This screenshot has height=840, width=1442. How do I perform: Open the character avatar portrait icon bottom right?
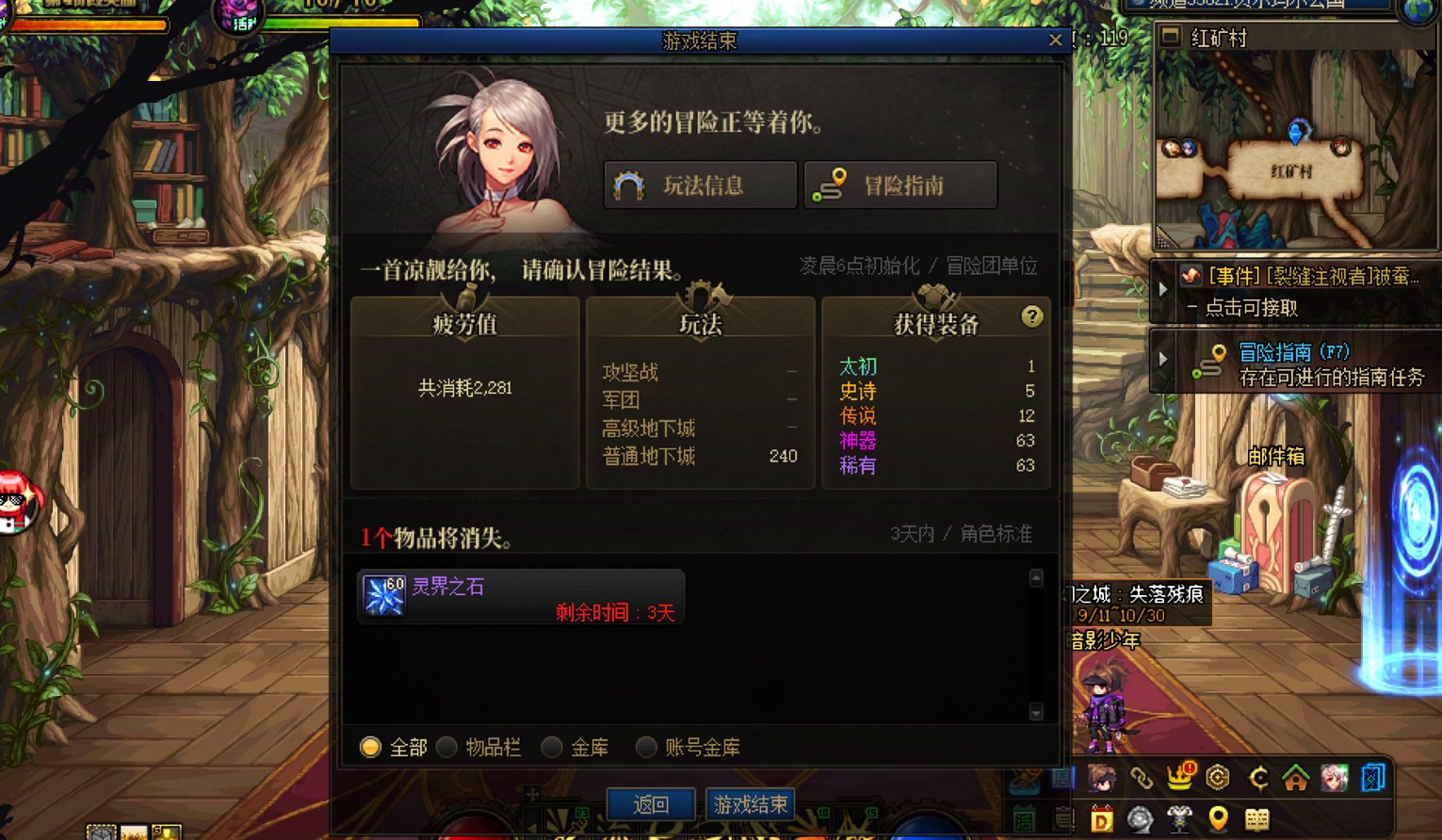(1334, 777)
